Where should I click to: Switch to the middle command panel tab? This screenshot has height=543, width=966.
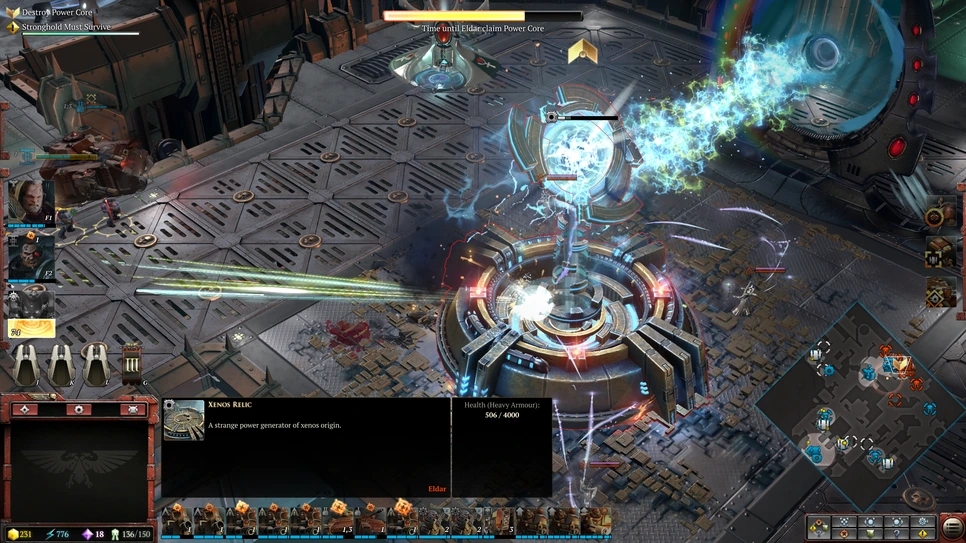click(79, 409)
